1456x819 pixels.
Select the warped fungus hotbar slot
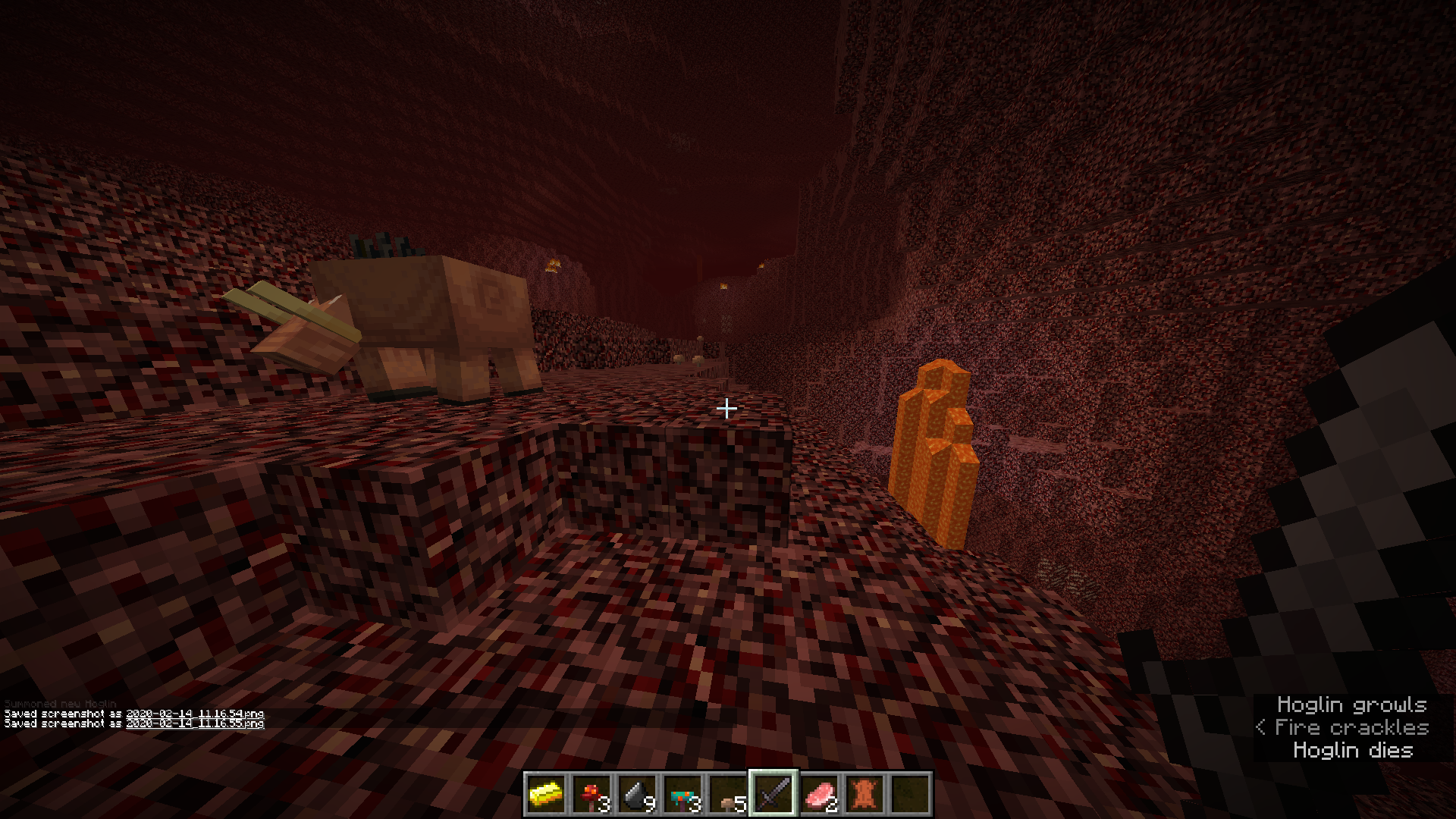pyautogui.click(x=682, y=794)
